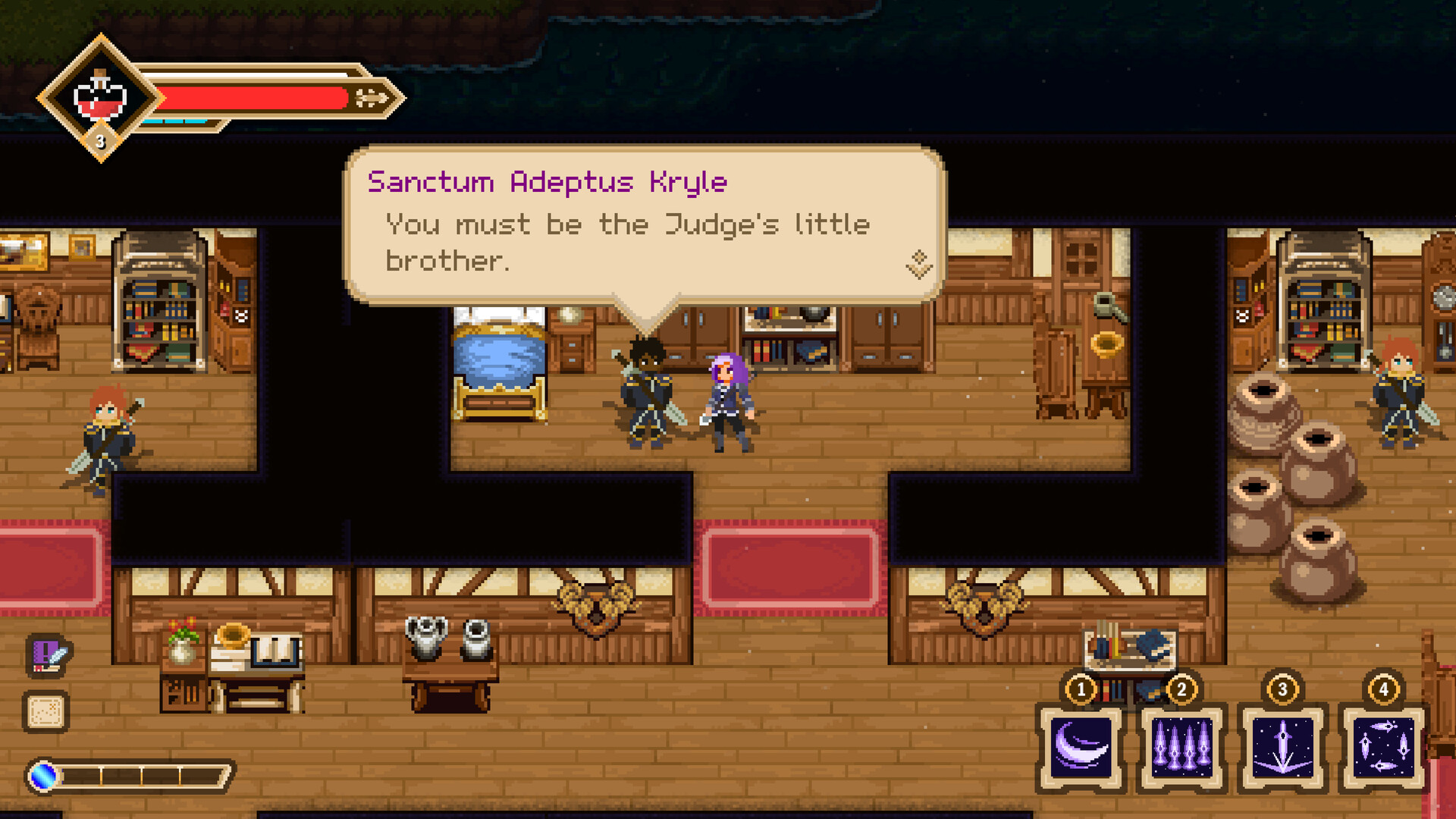Toggle the number badge above skill slot 4
Image resolution: width=1456 pixels, height=819 pixels.
(x=1384, y=690)
